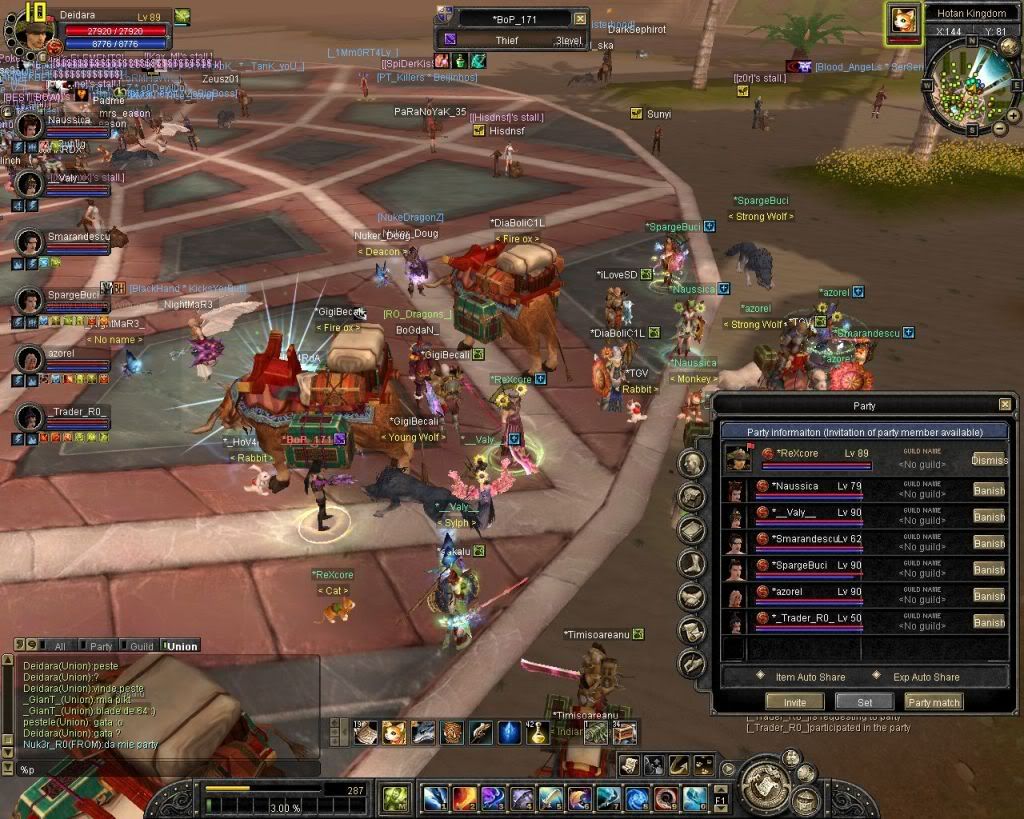Banish _Trader_R0_ from the party
Screen dimensions: 1024x819
pyautogui.click(x=988, y=622)
